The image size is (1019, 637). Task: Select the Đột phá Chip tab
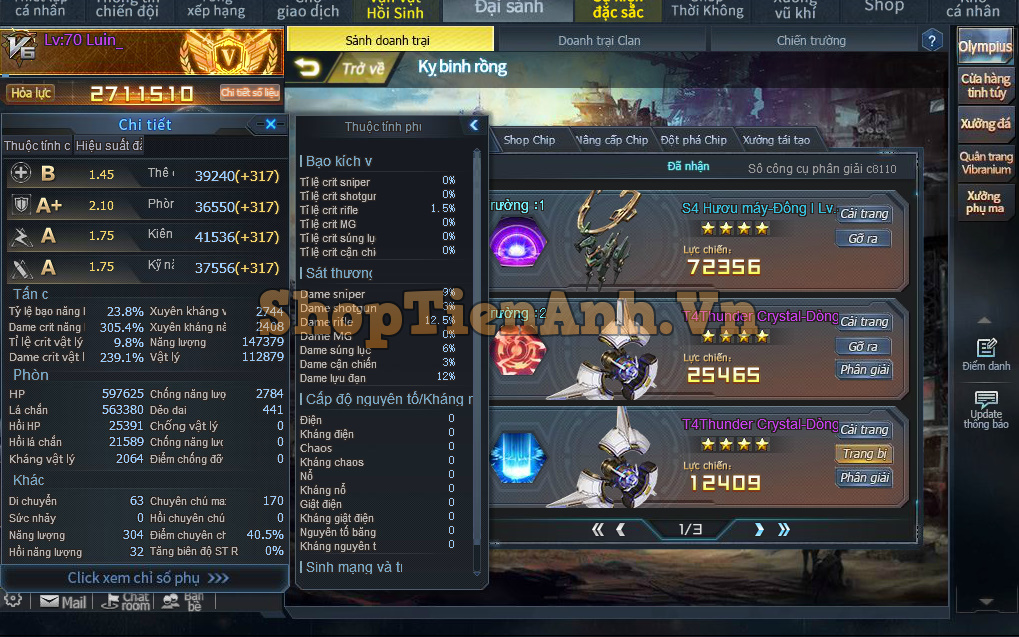pos(693,140)
